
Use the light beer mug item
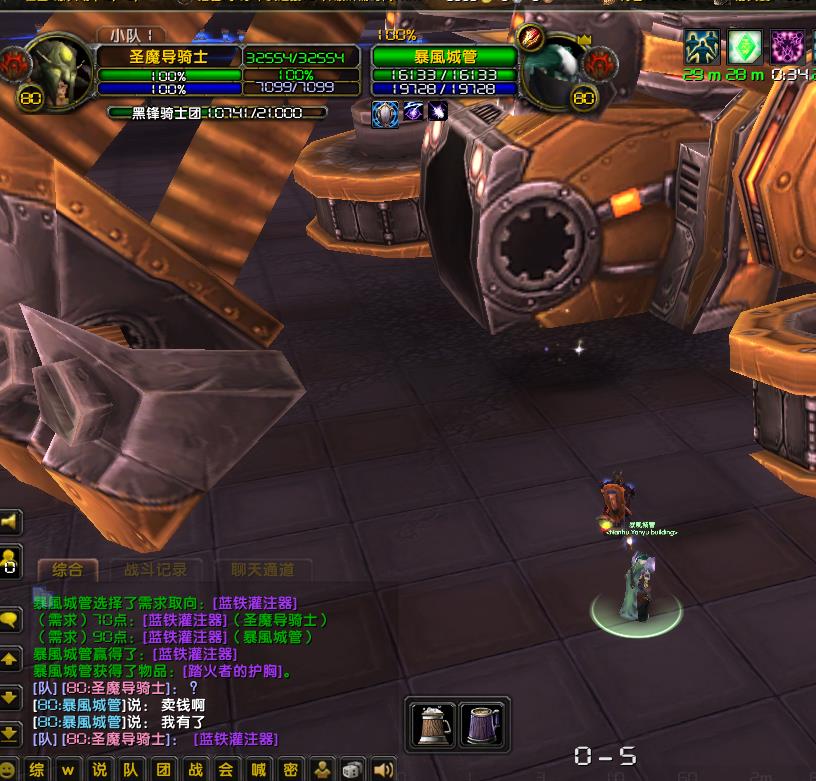434,724
